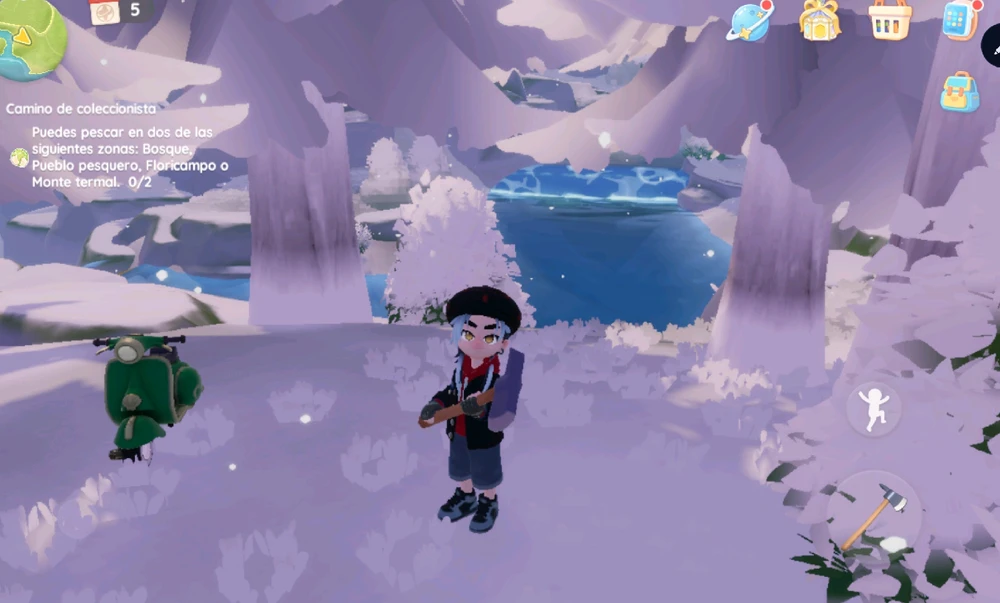The height and width of the screenshot is (603, 1000).
Task: Use the axe tool button
Action: (x=873, y=515)
